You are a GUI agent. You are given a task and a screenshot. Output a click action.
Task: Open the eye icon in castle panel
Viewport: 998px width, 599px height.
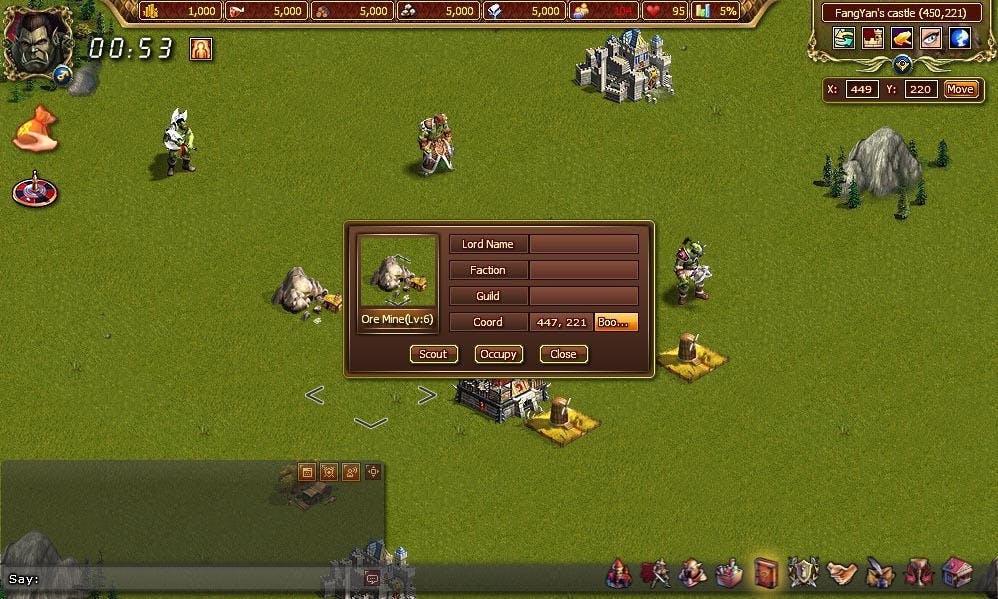(x=931, y=38)
